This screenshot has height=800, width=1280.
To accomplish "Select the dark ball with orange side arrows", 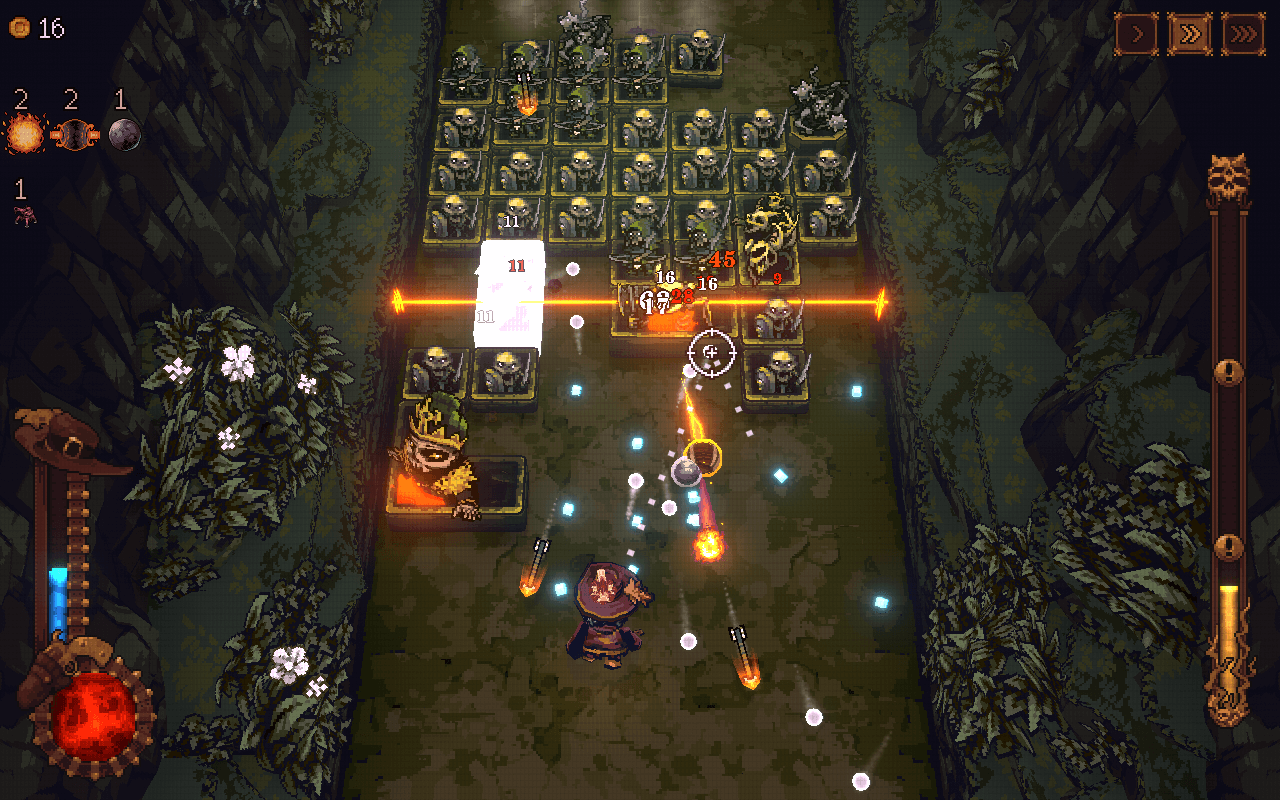I will [x=72, y=134].
